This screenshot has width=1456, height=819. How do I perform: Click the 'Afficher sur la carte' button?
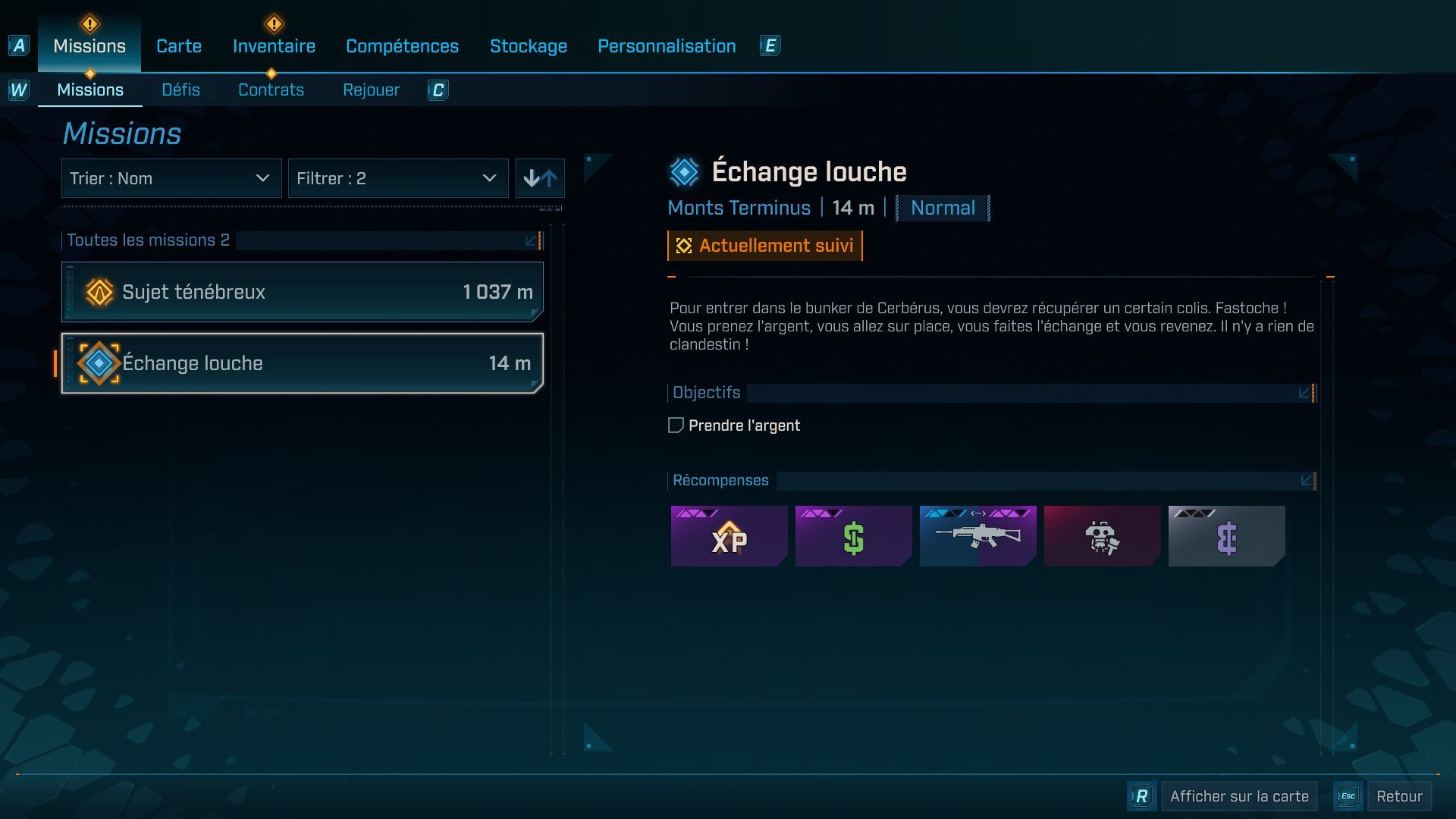click(x=1238, y=795)
